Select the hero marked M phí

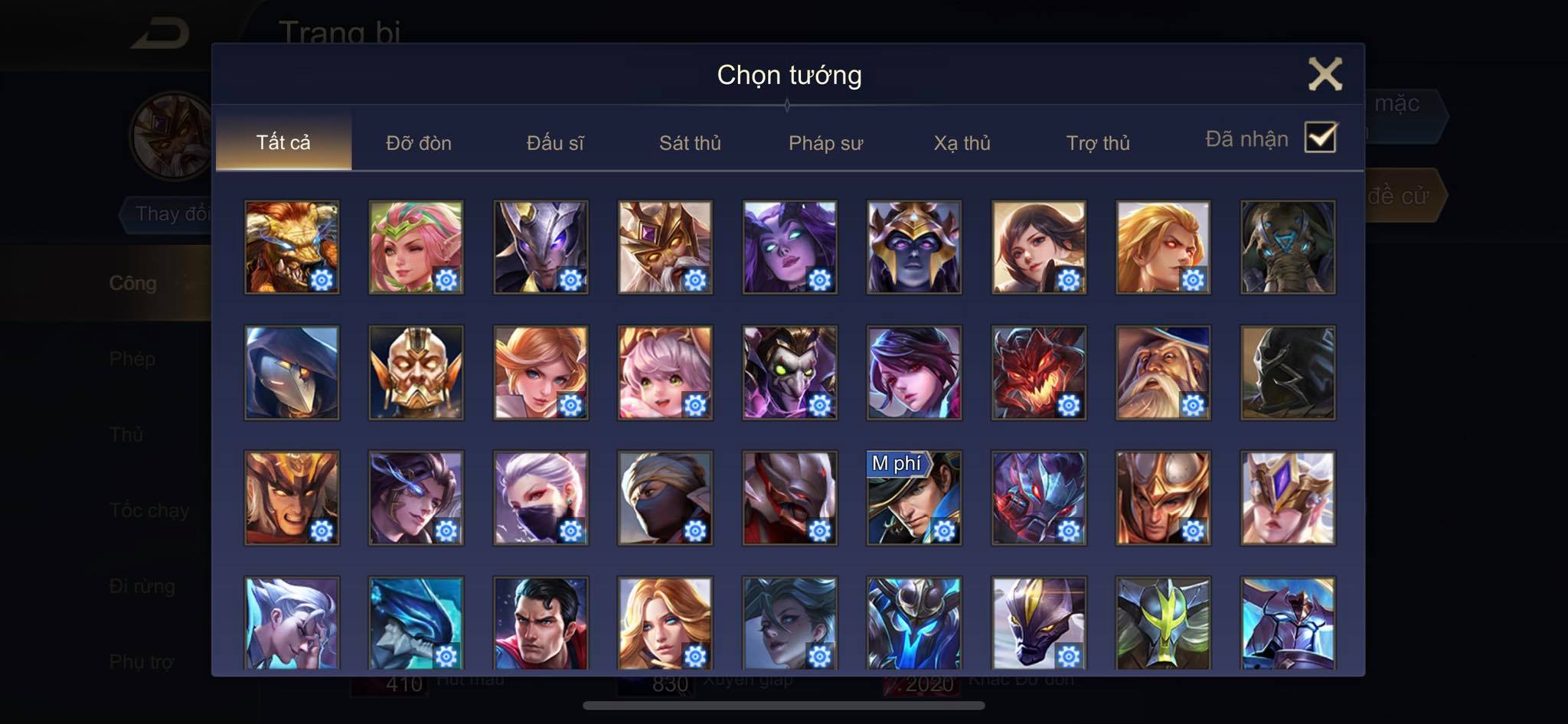point(914,497)
